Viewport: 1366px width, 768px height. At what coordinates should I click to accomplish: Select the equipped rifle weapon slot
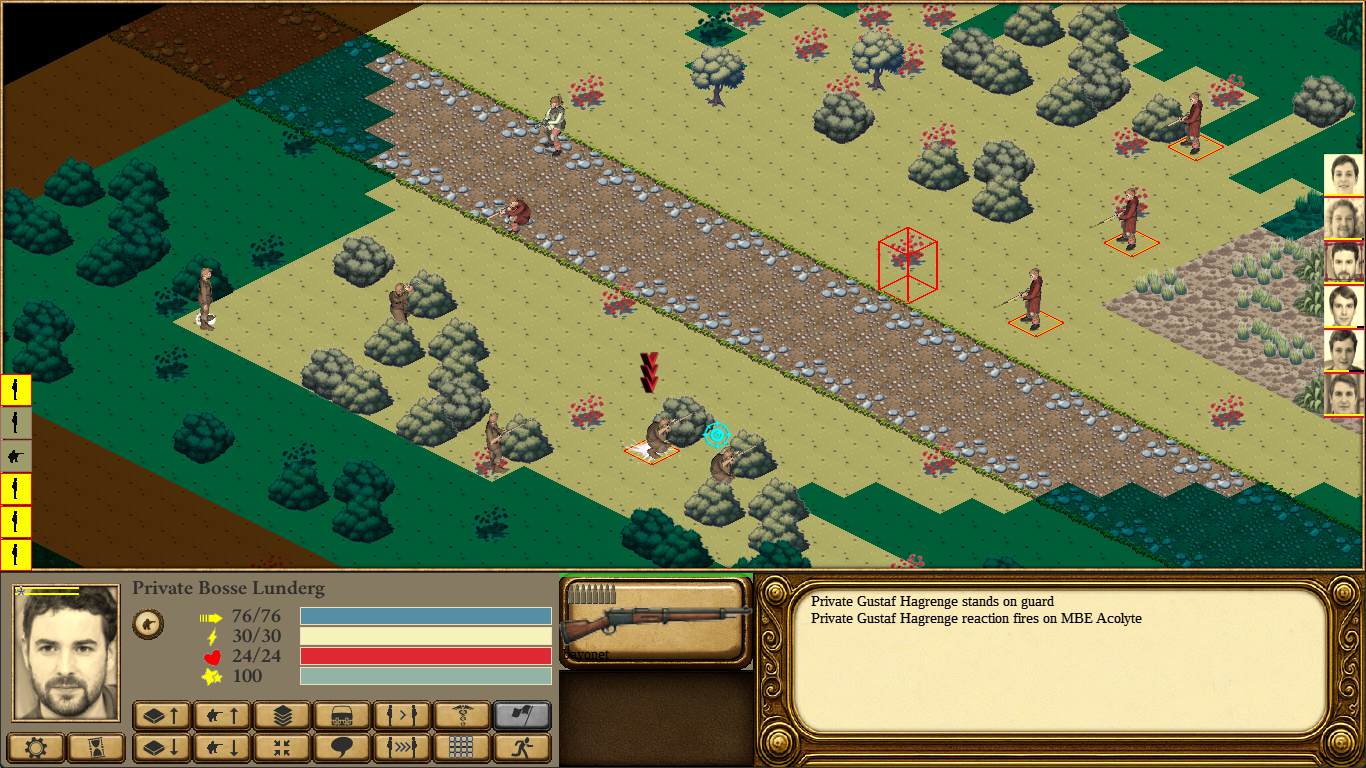pyautogui.click(x=655, y=622)
